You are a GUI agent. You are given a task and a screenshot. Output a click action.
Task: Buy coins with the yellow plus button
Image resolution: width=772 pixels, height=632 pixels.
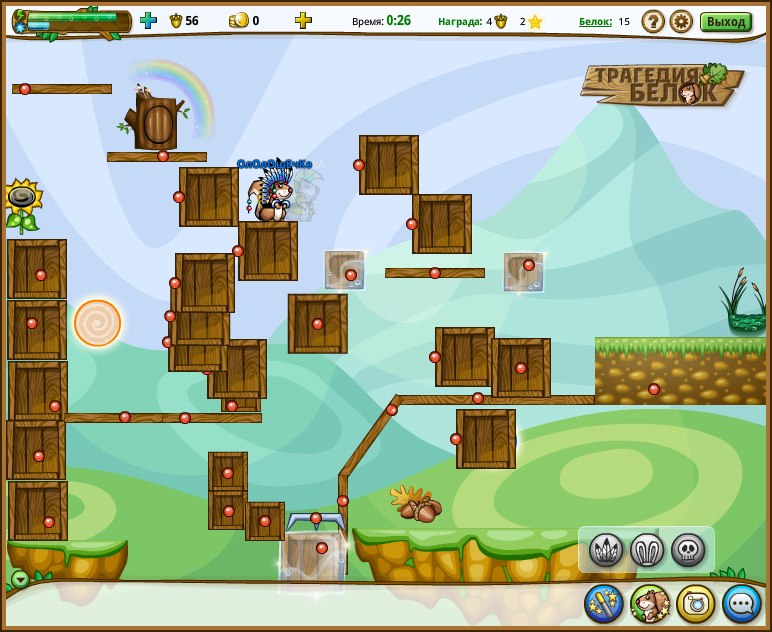[303, 20]
